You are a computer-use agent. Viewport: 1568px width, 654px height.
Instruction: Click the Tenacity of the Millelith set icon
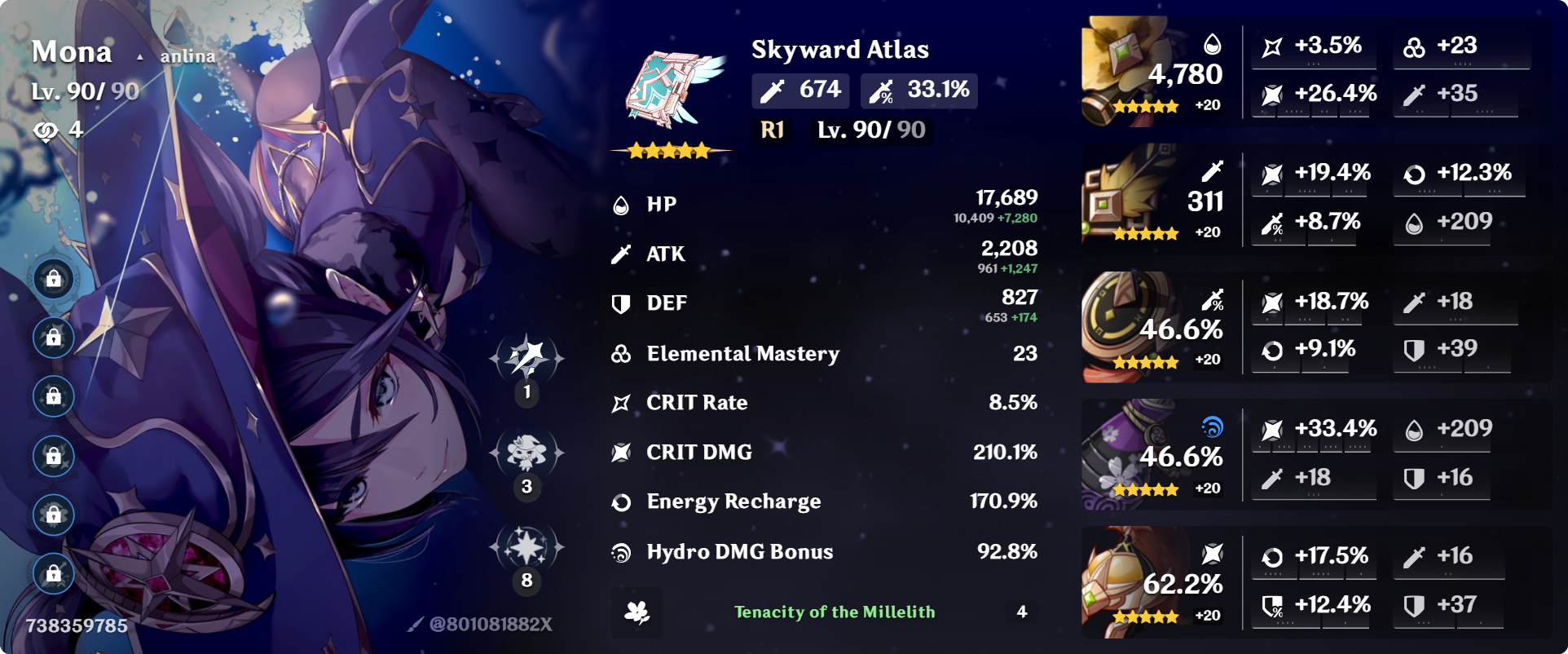(x=638, y=612)
